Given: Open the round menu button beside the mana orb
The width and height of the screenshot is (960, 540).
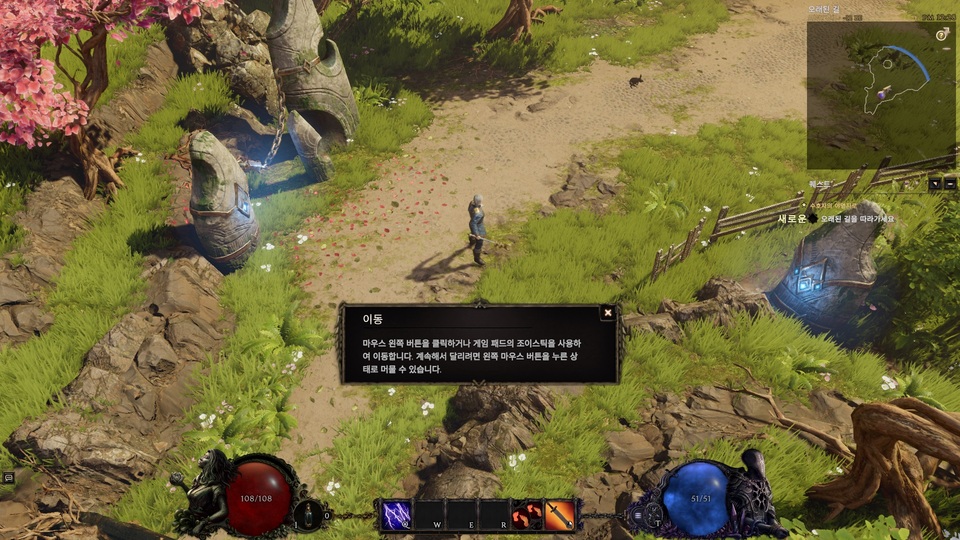Looking at the screenshot, I should [x=636, y=516].
